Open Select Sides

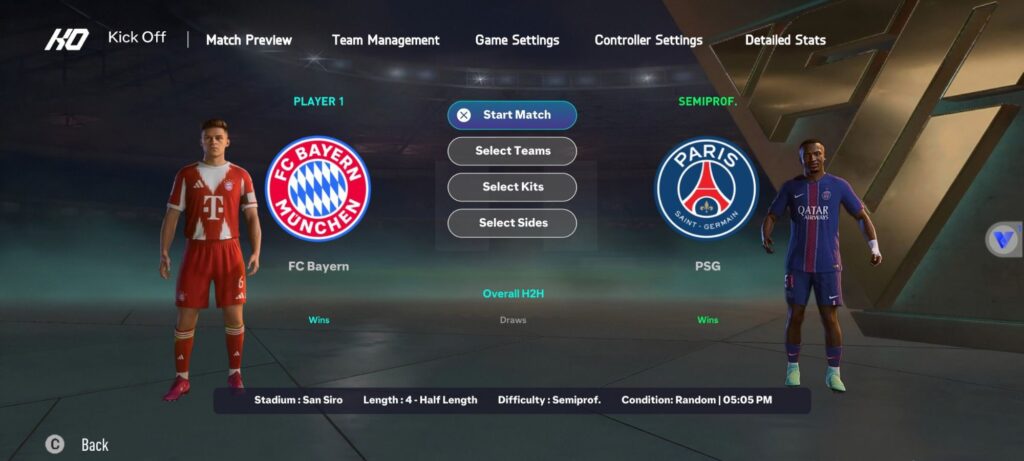click(512, 223)
